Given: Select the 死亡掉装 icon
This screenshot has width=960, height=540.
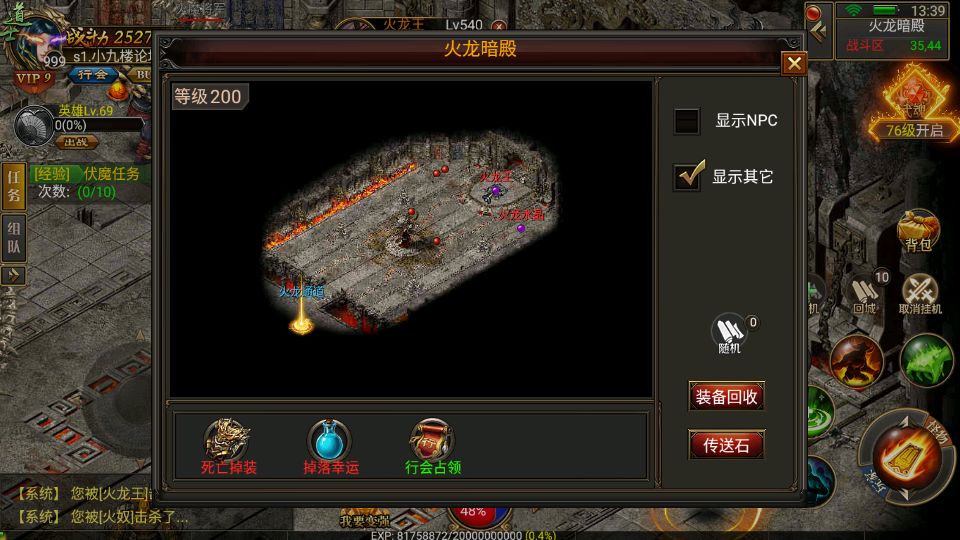Looking at the screenshot, I should tap(228, 439).
